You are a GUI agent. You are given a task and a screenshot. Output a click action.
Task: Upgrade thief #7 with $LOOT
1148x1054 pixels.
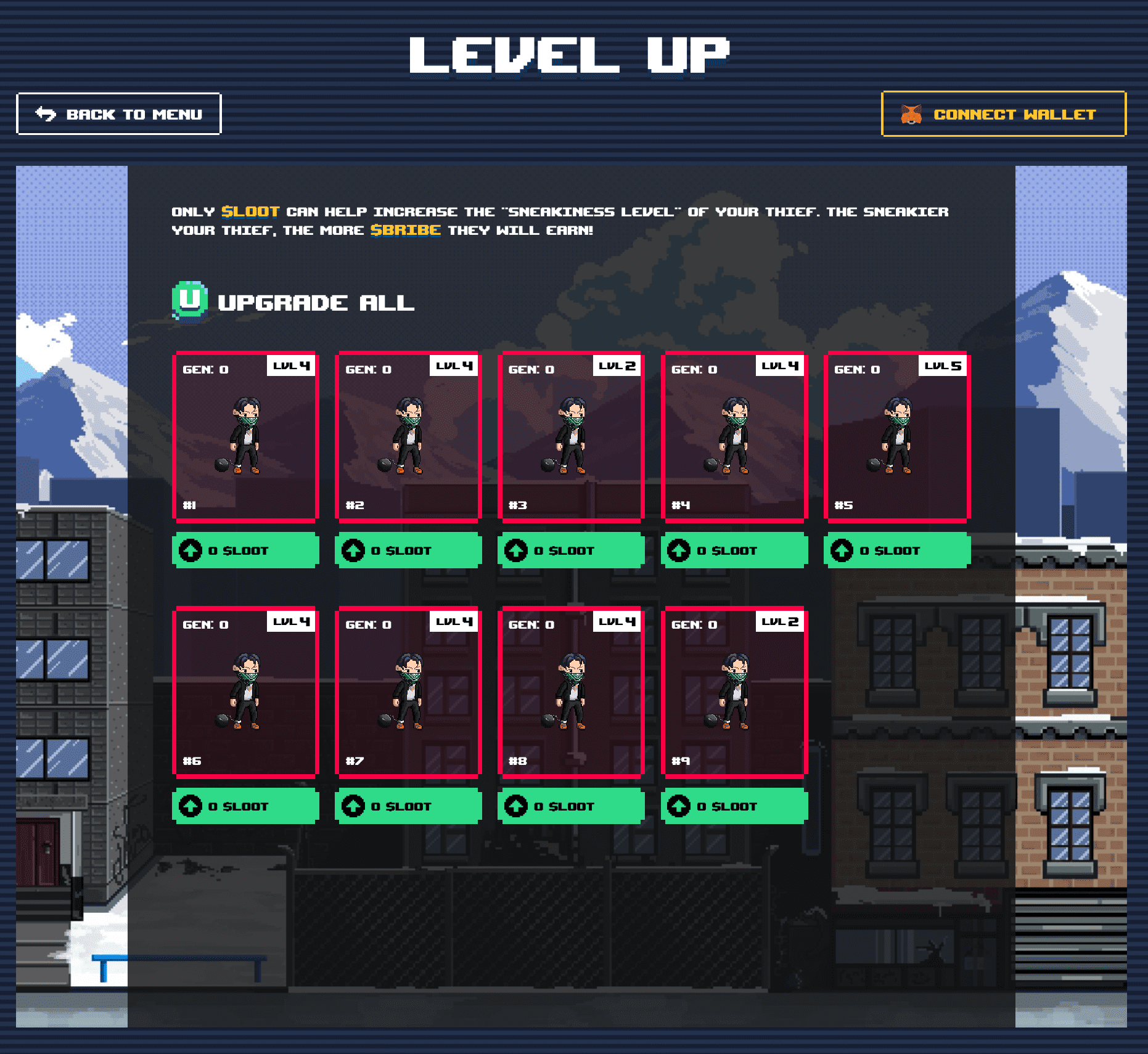click(408, 806)
